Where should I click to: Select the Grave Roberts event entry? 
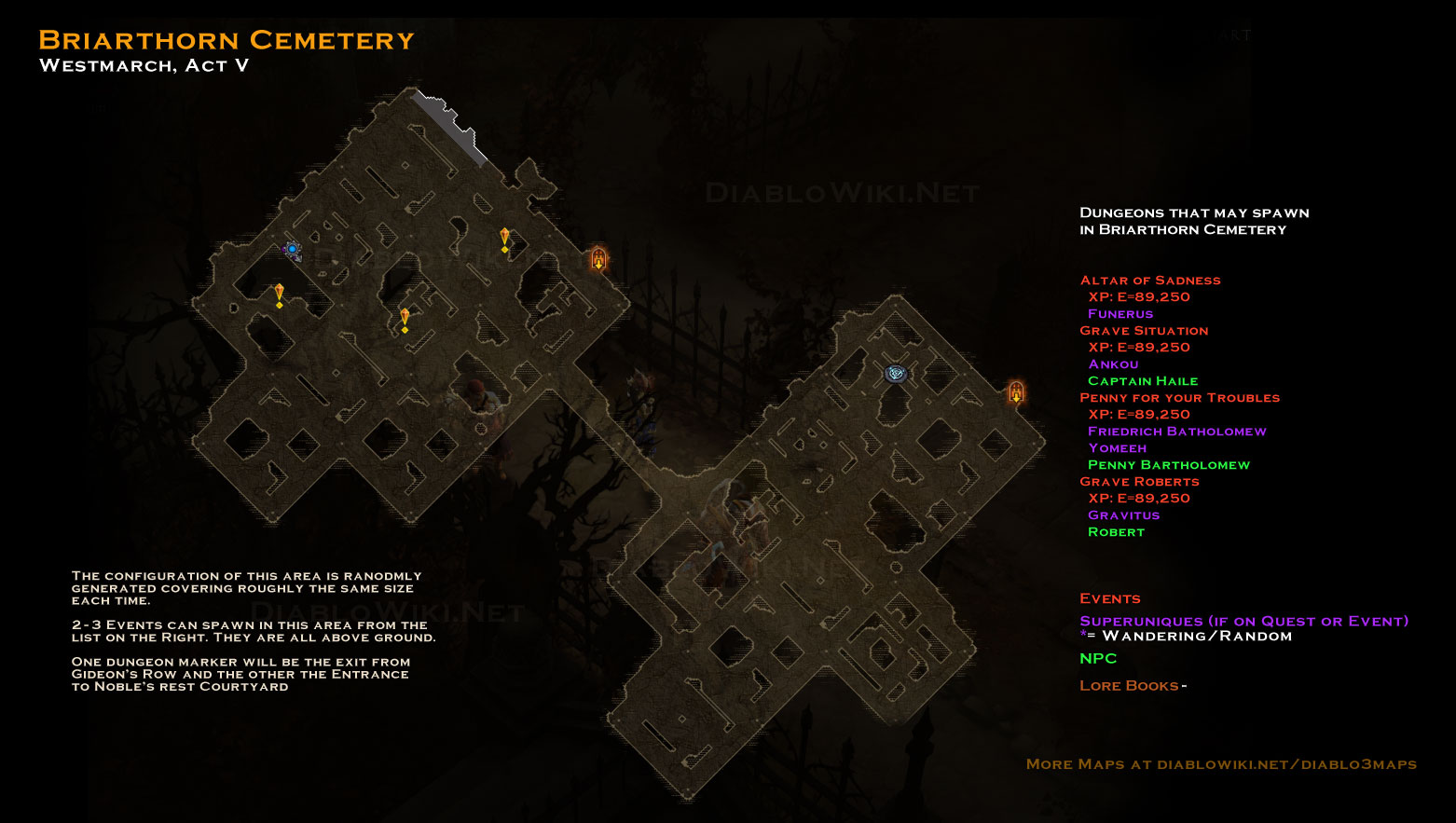(x=1139, y=482)
